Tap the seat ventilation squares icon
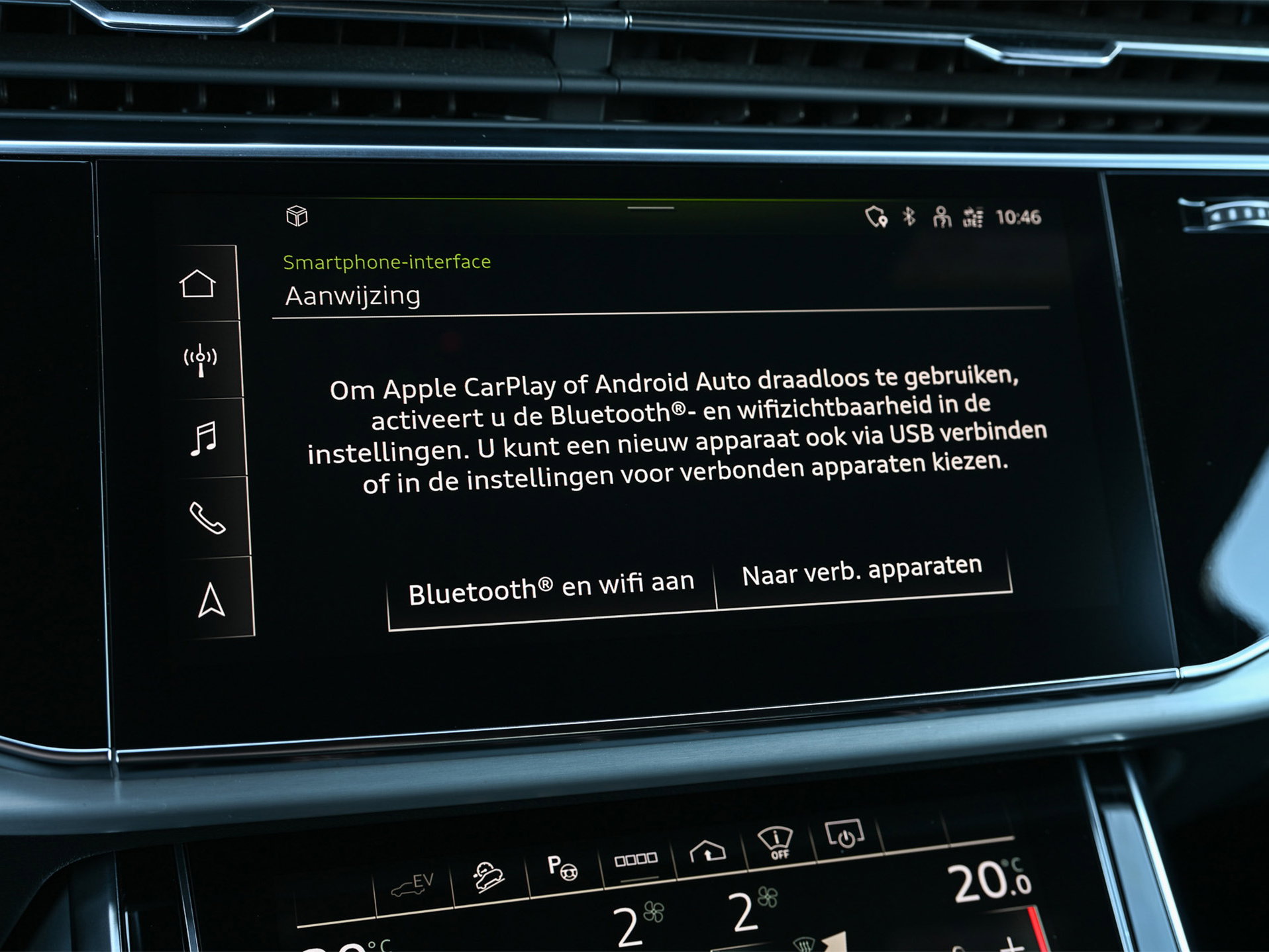The image size is (1269, 952). pyautogui.click(x=637, y=859)
